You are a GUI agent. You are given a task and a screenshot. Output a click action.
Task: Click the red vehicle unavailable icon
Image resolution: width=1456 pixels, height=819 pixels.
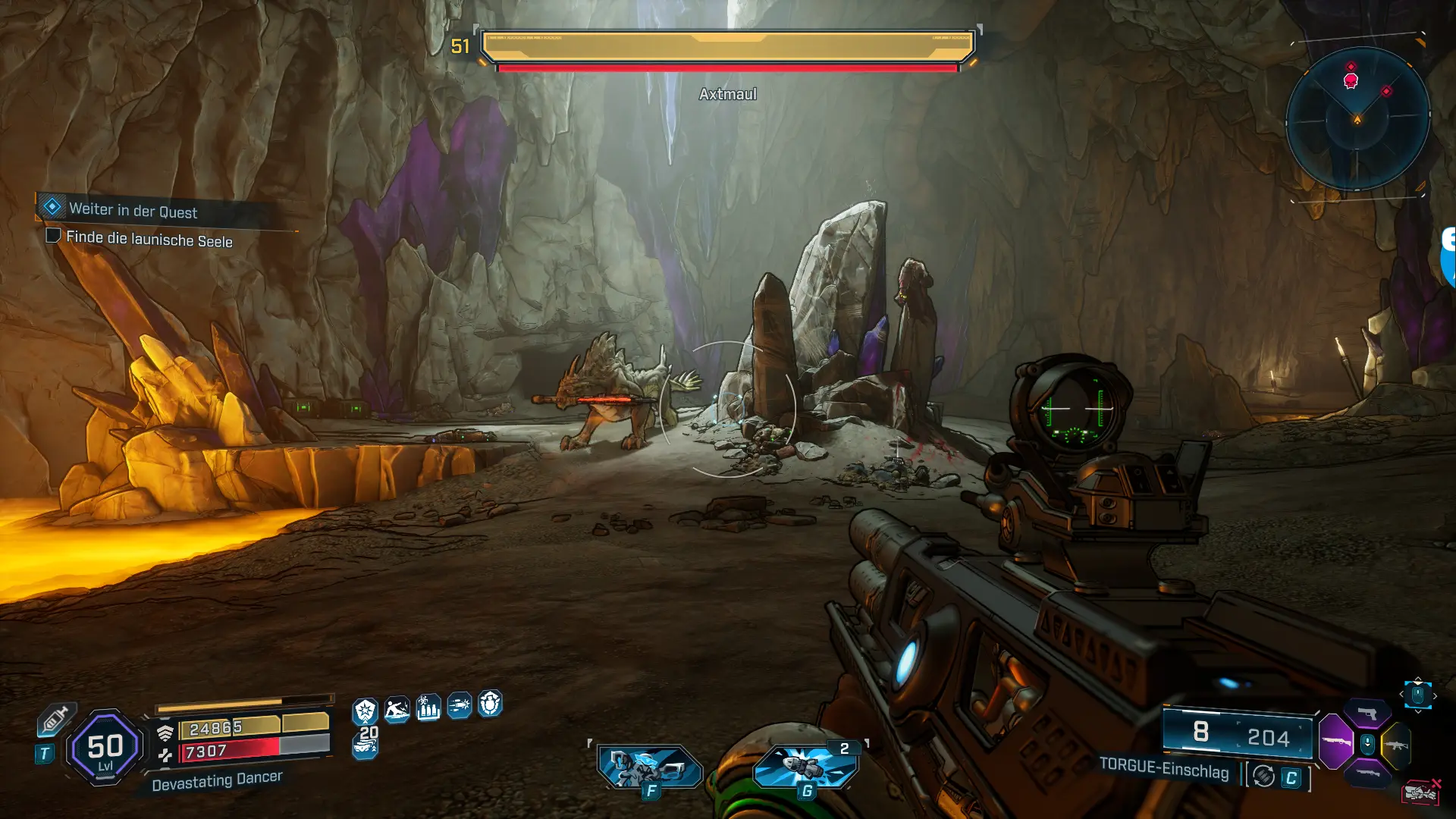tap(1421, 792)
